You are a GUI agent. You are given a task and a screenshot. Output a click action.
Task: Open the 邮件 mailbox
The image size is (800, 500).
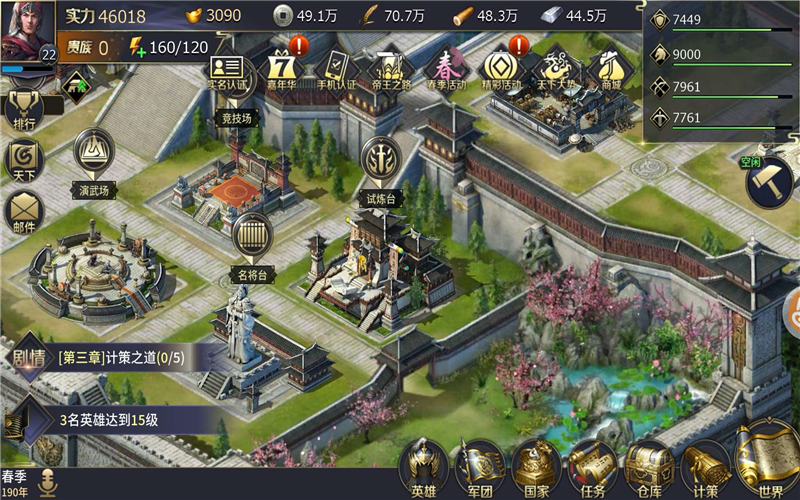coord(24,212)
